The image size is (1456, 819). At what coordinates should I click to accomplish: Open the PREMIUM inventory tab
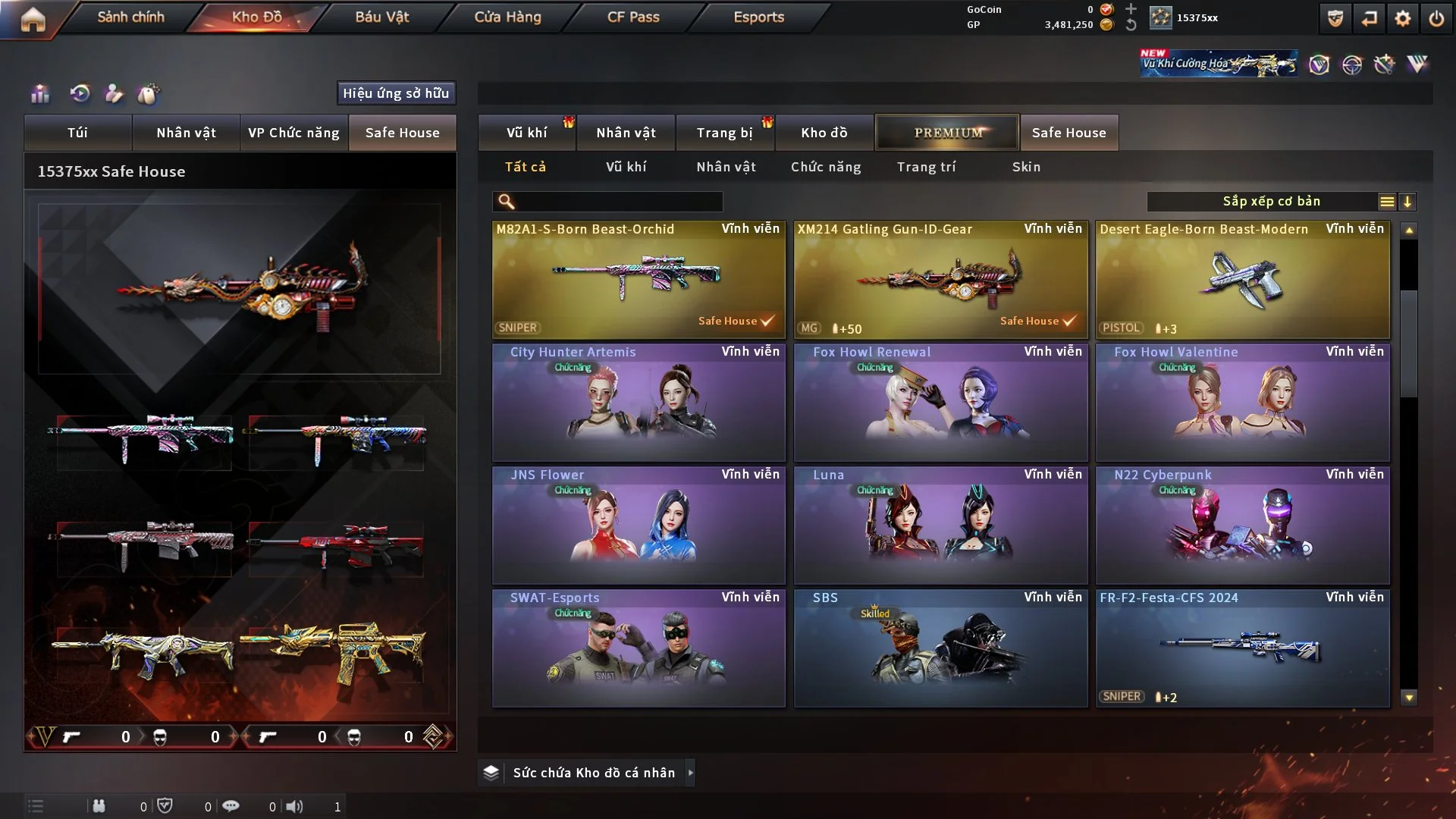pos(947,133)
